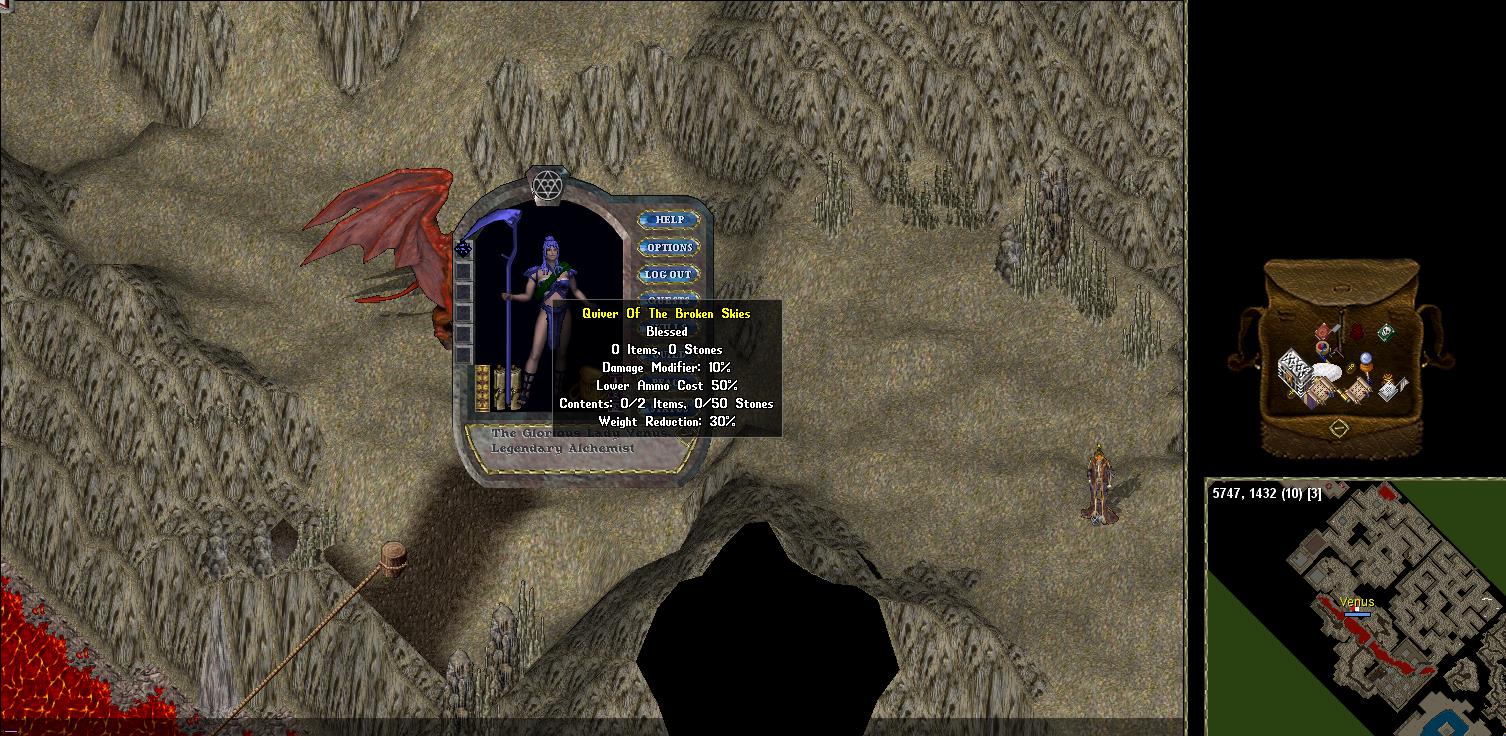This screenshot has height=736, width=1506.
Task: Select the topmost equipment slot with dark item
Action: [463, 249]
